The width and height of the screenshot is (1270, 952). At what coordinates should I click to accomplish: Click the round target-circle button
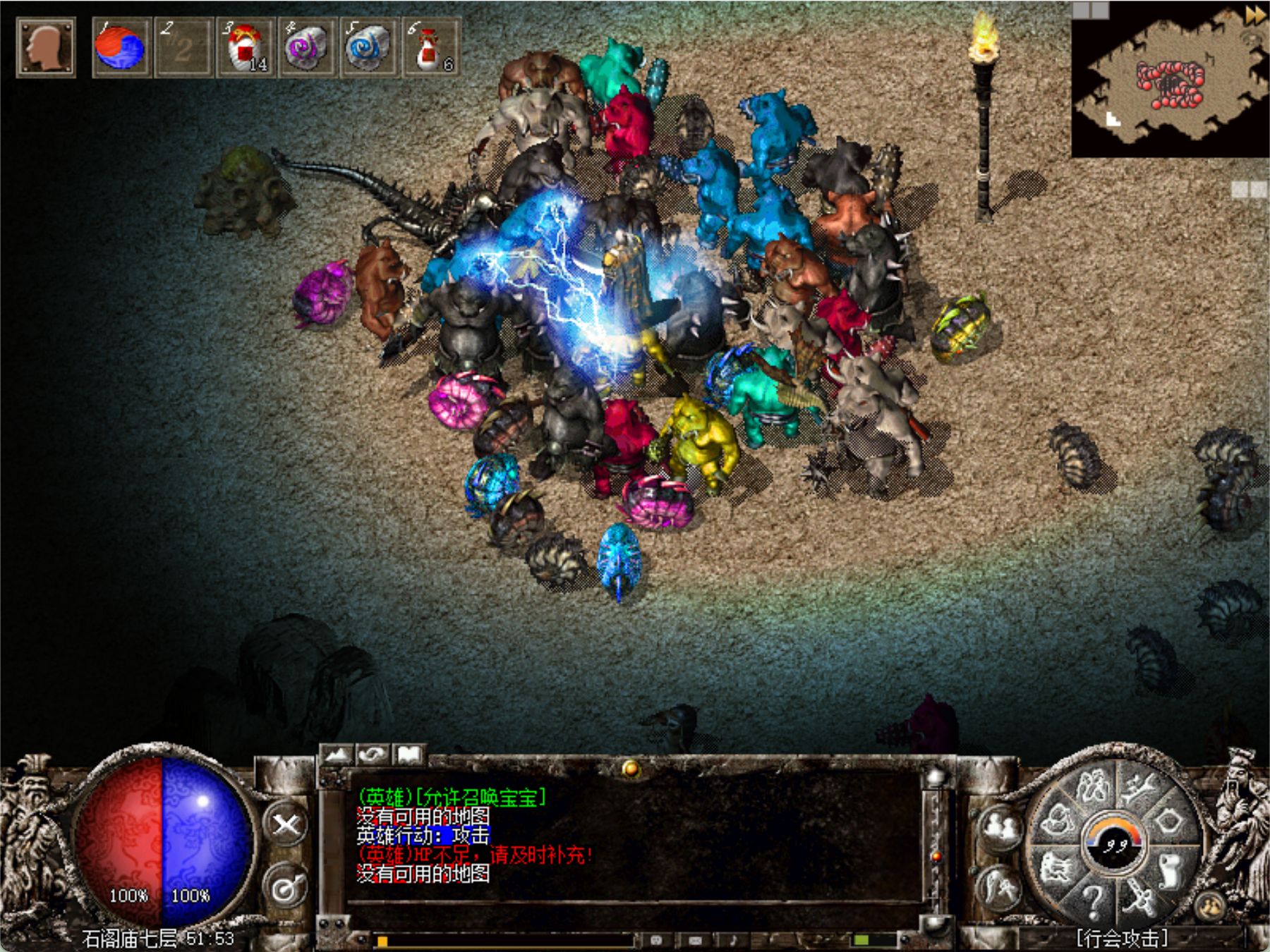tap(286, 889)
